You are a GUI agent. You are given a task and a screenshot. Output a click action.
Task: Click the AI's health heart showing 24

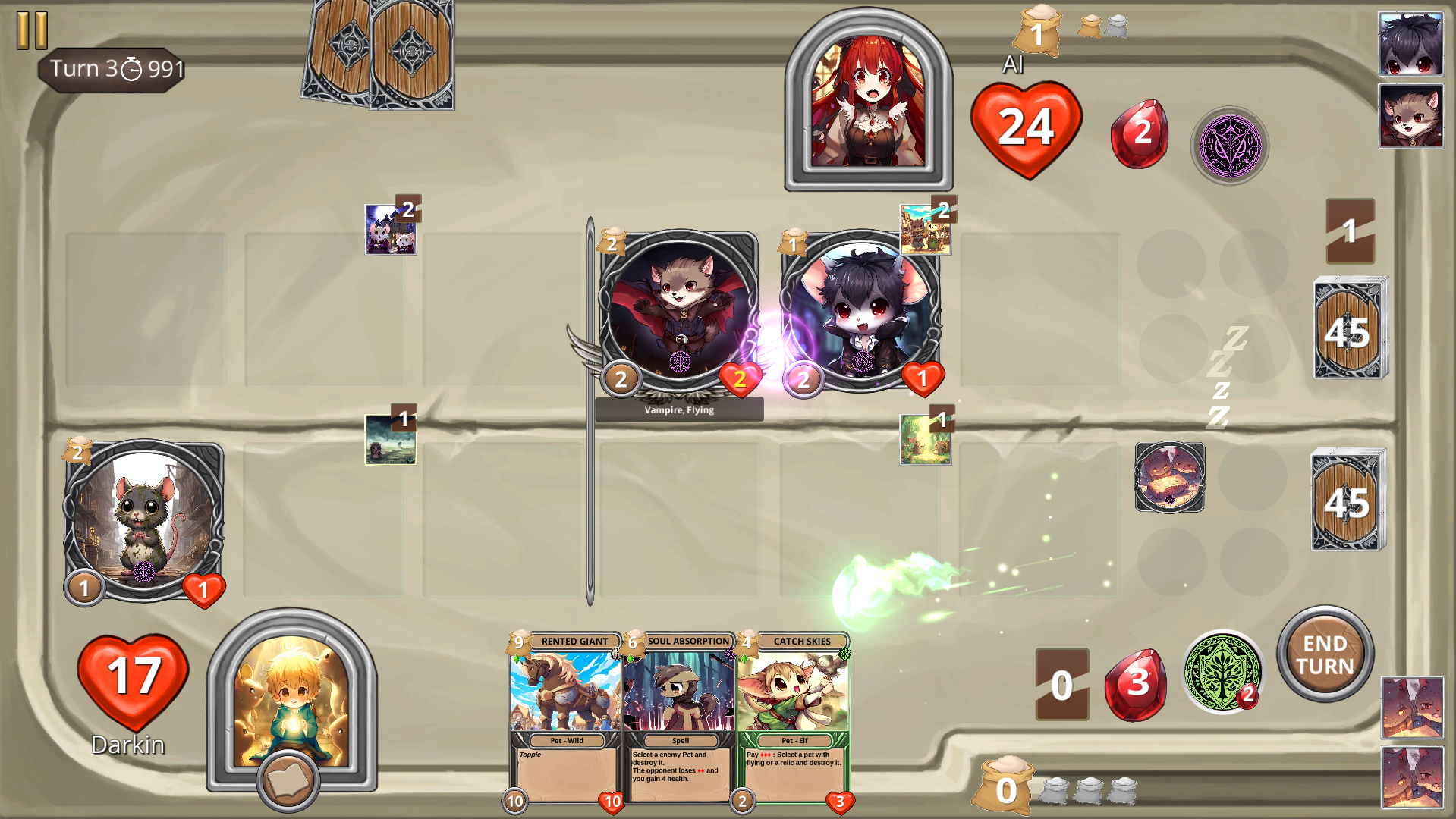(1028, 127)
